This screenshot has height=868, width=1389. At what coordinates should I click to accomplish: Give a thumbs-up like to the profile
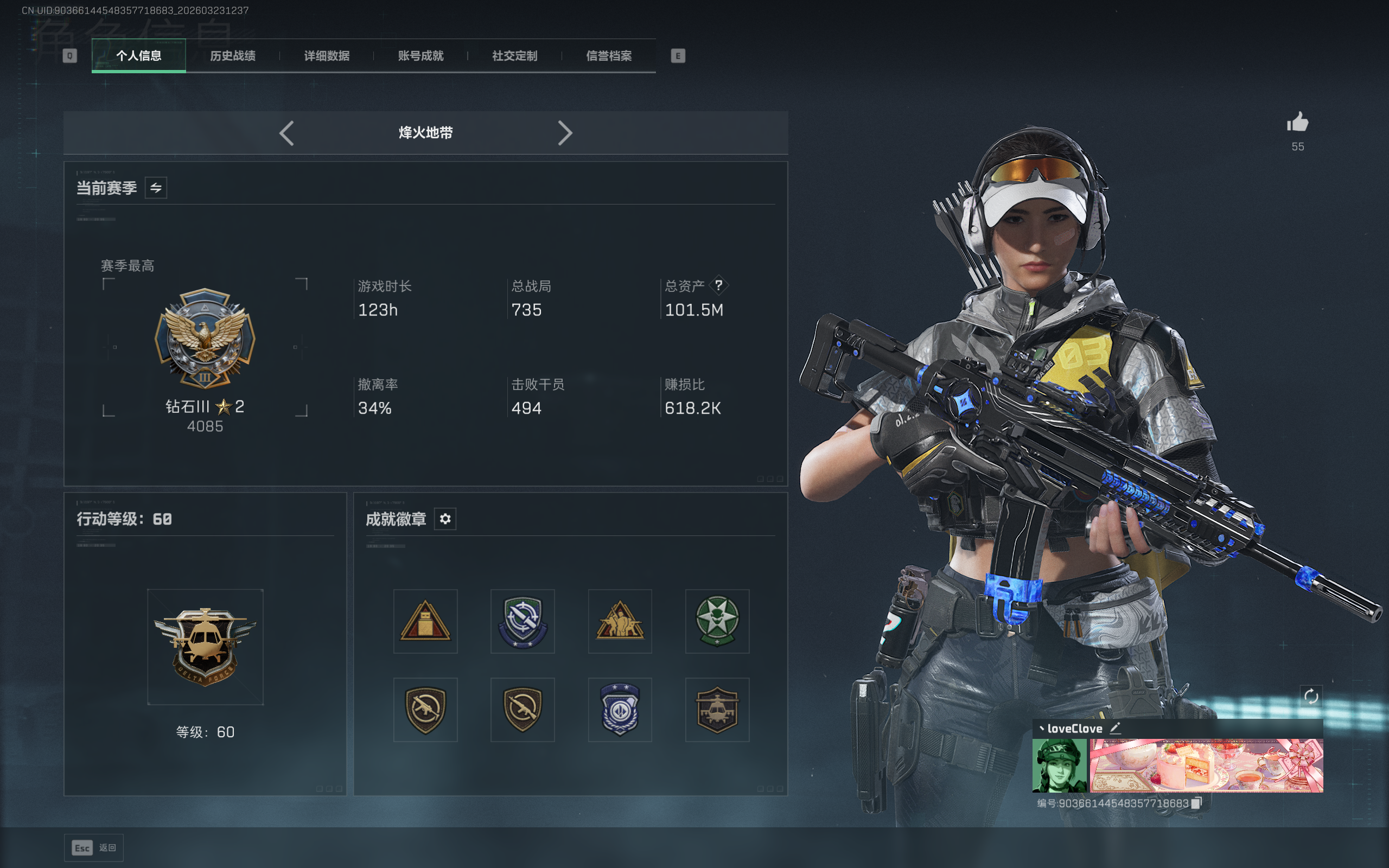[x=1297, y=122]
